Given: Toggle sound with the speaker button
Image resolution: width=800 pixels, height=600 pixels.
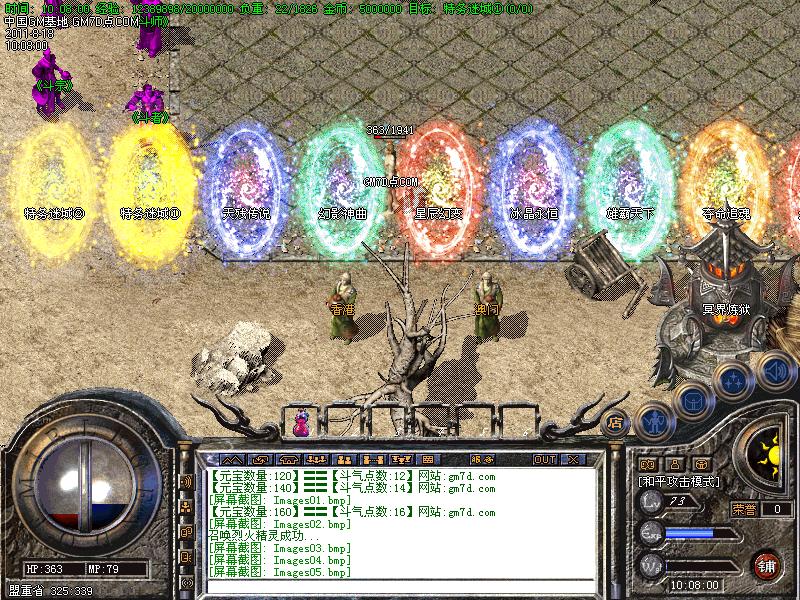Looking at the screenshot, I should pyautogui.click(x=773, y=371).
